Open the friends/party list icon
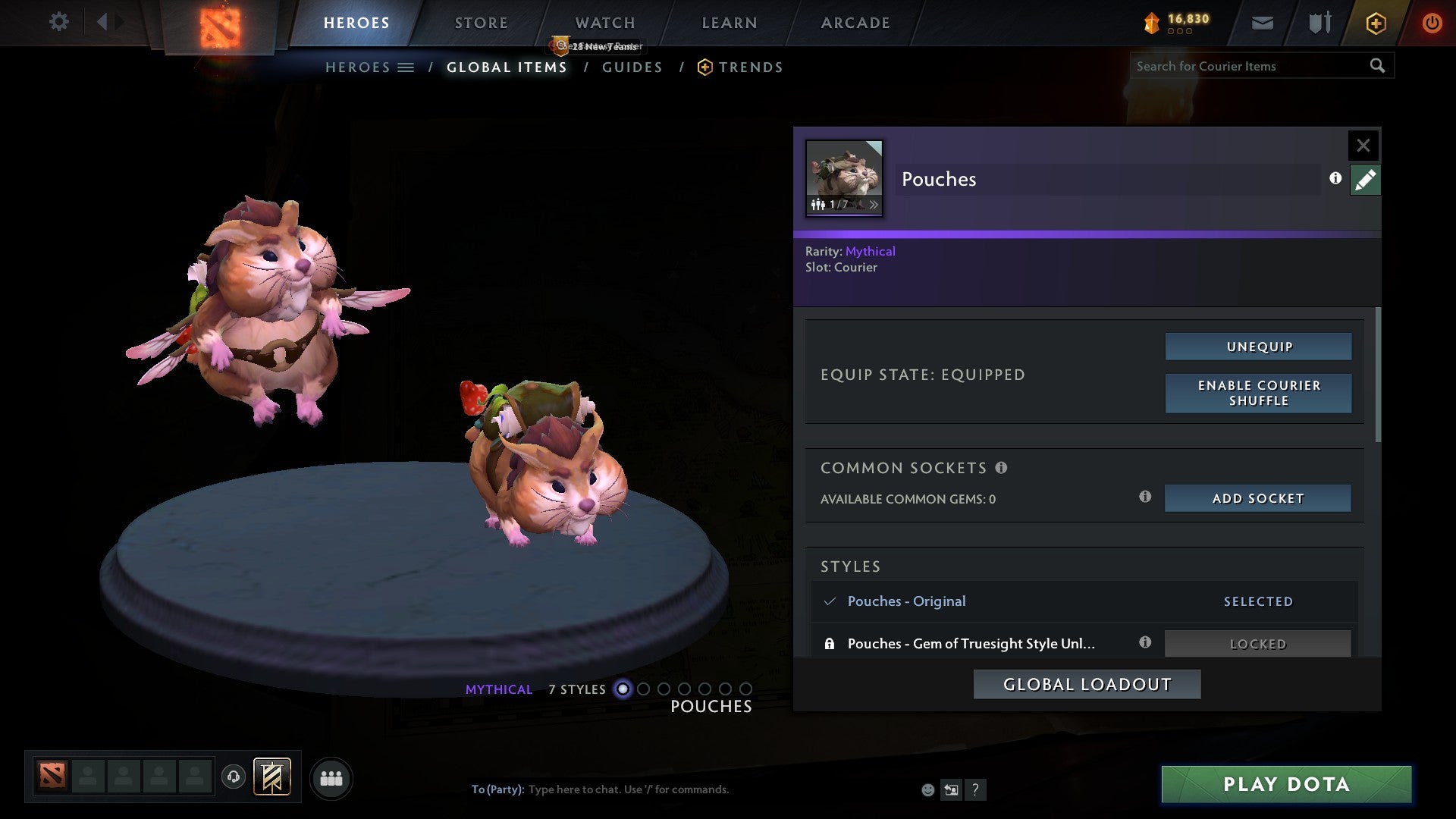The image size is (1456, 819). point(331,778)
